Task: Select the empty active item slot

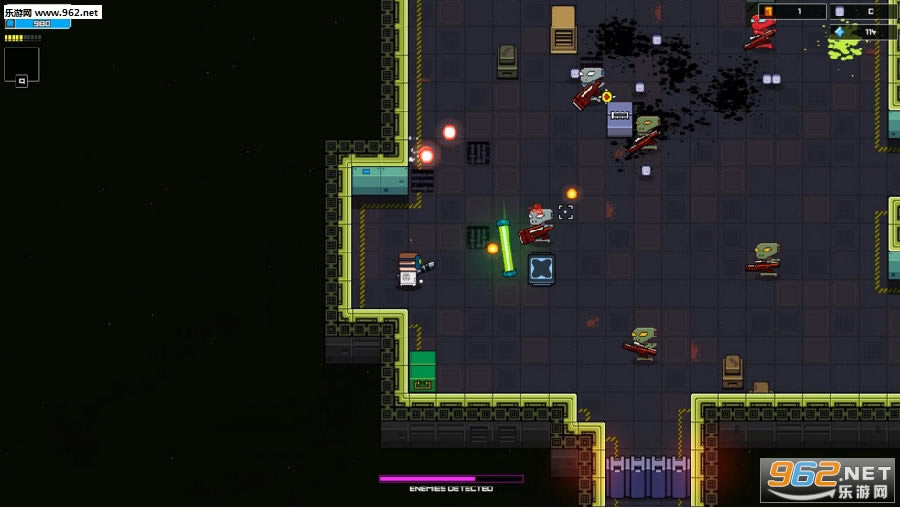Action: 22,63
